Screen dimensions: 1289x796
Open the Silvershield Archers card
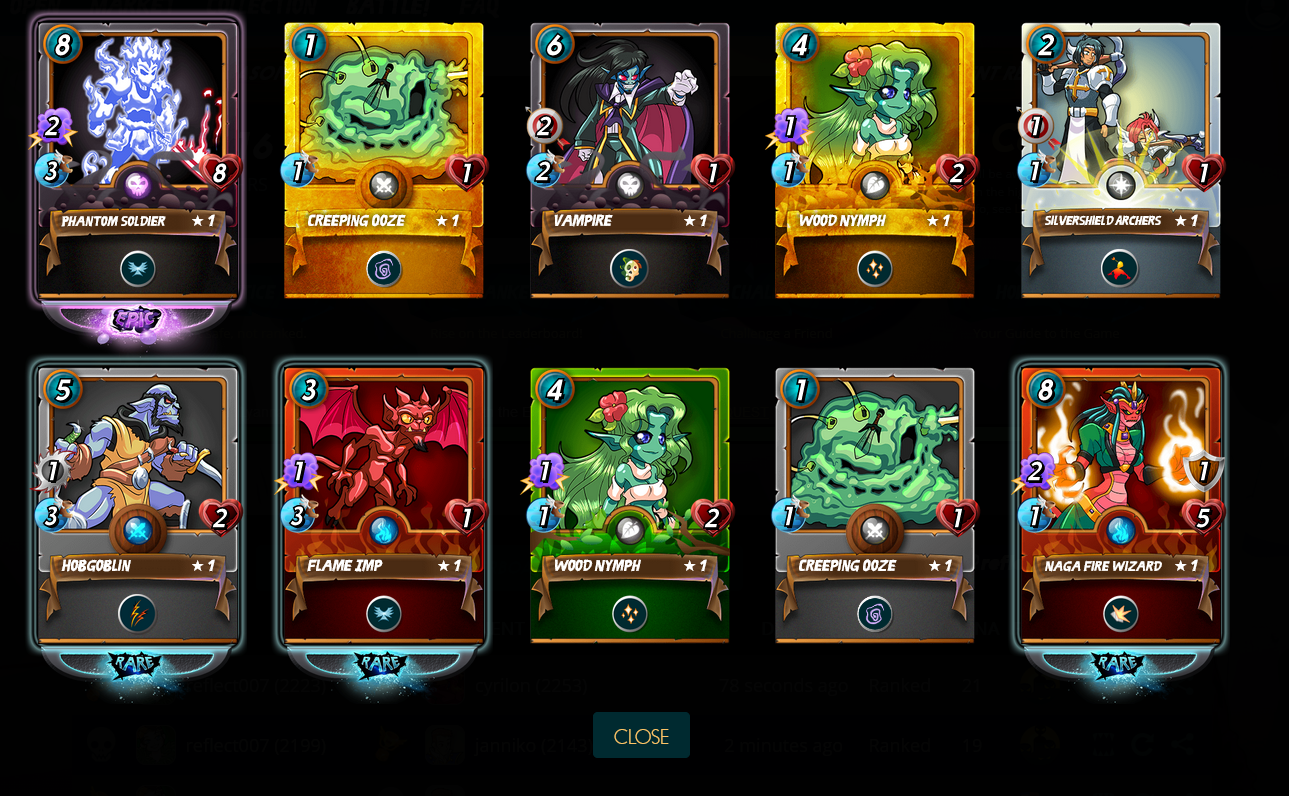[x=1120, y=160]
